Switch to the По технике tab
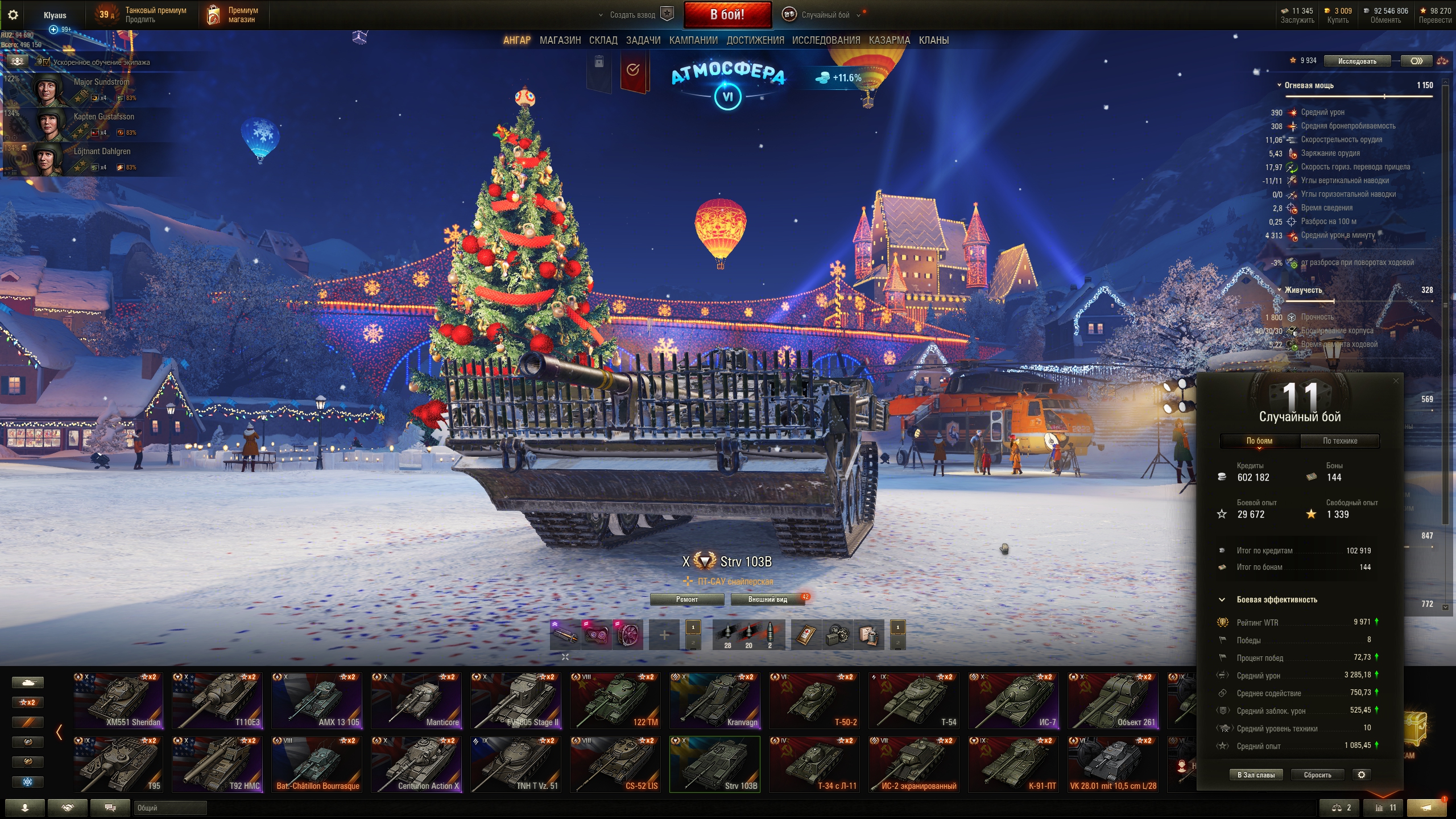Image resolution: width=1456 pixels, height=819 pixels. (x=1339, y=441)
